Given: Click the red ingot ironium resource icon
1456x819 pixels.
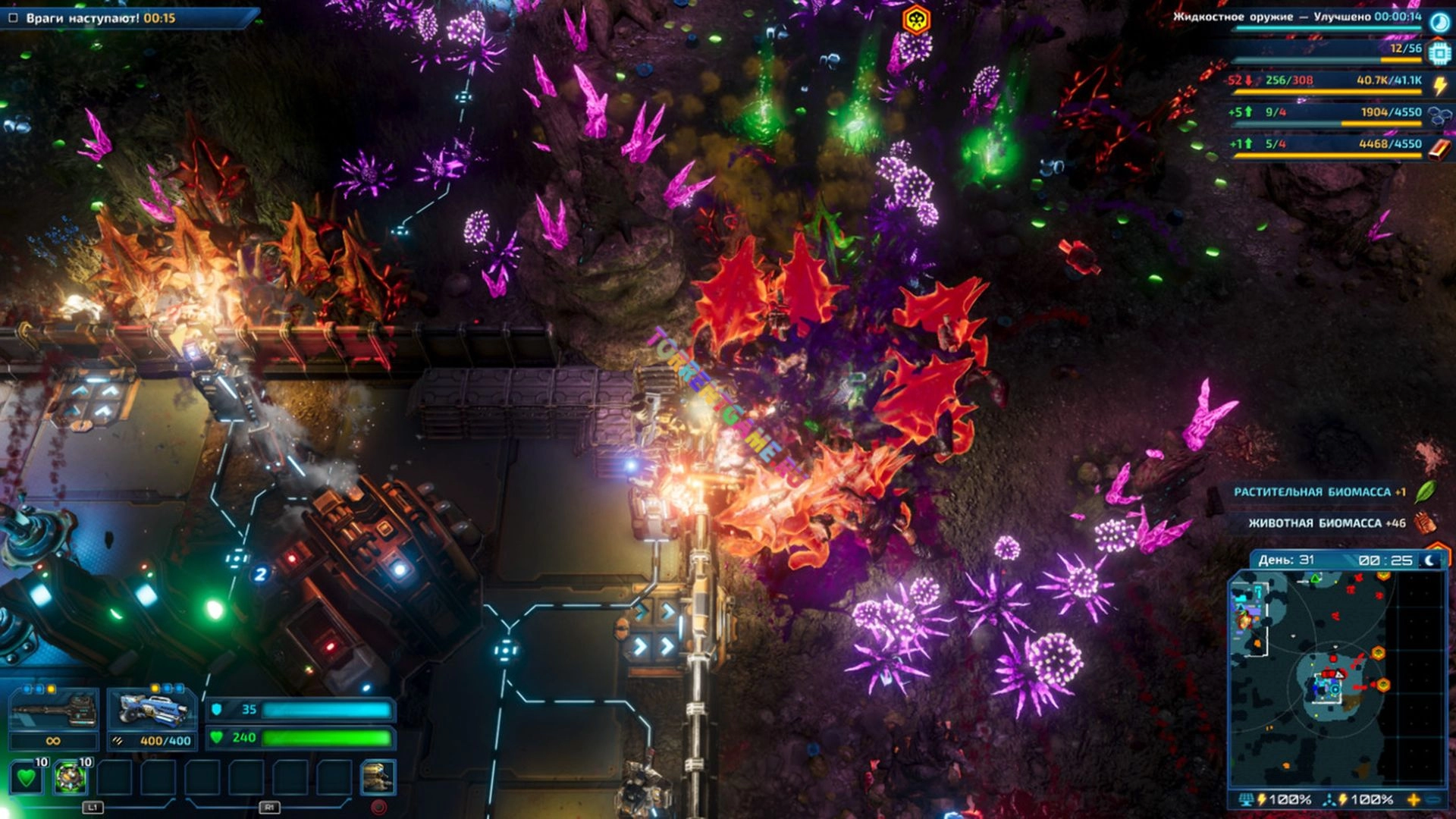Looking at the screenshot, I should click(x=1439, y=148).
